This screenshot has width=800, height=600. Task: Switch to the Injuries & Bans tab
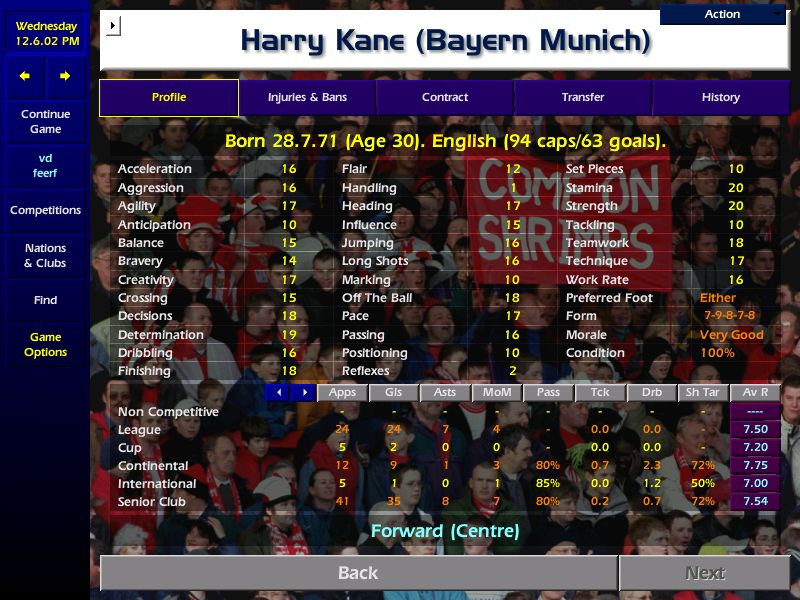(x=307, y=97)
